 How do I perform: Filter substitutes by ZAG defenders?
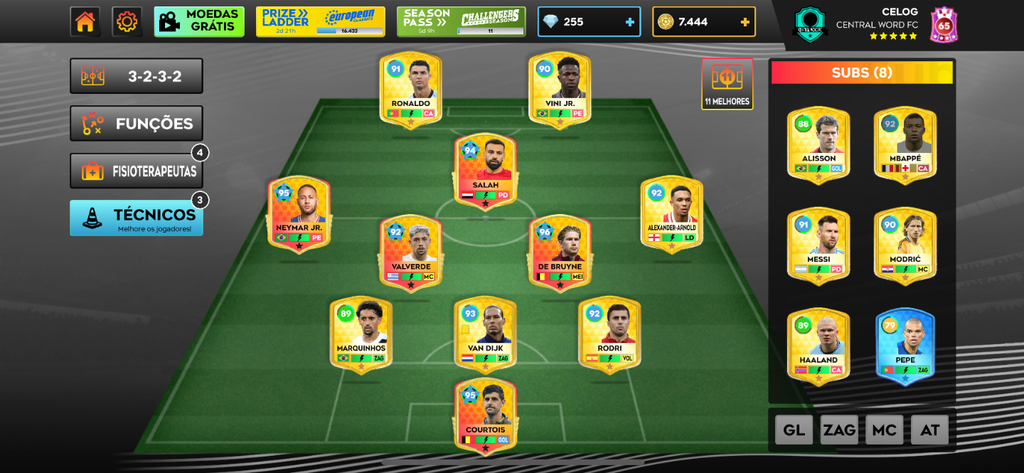tap(839, 430)
